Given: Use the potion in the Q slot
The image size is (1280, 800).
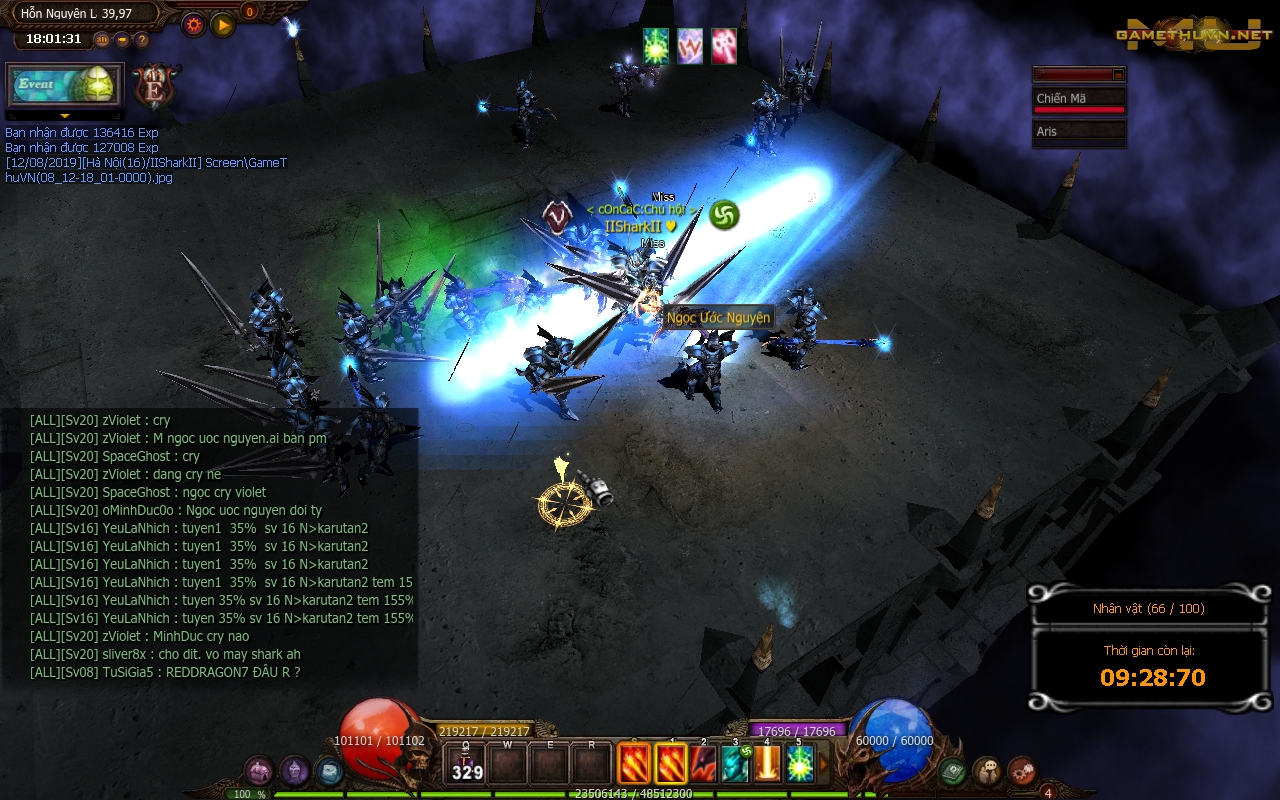Looking at the screenshot, I should click(x=466, y=764).
